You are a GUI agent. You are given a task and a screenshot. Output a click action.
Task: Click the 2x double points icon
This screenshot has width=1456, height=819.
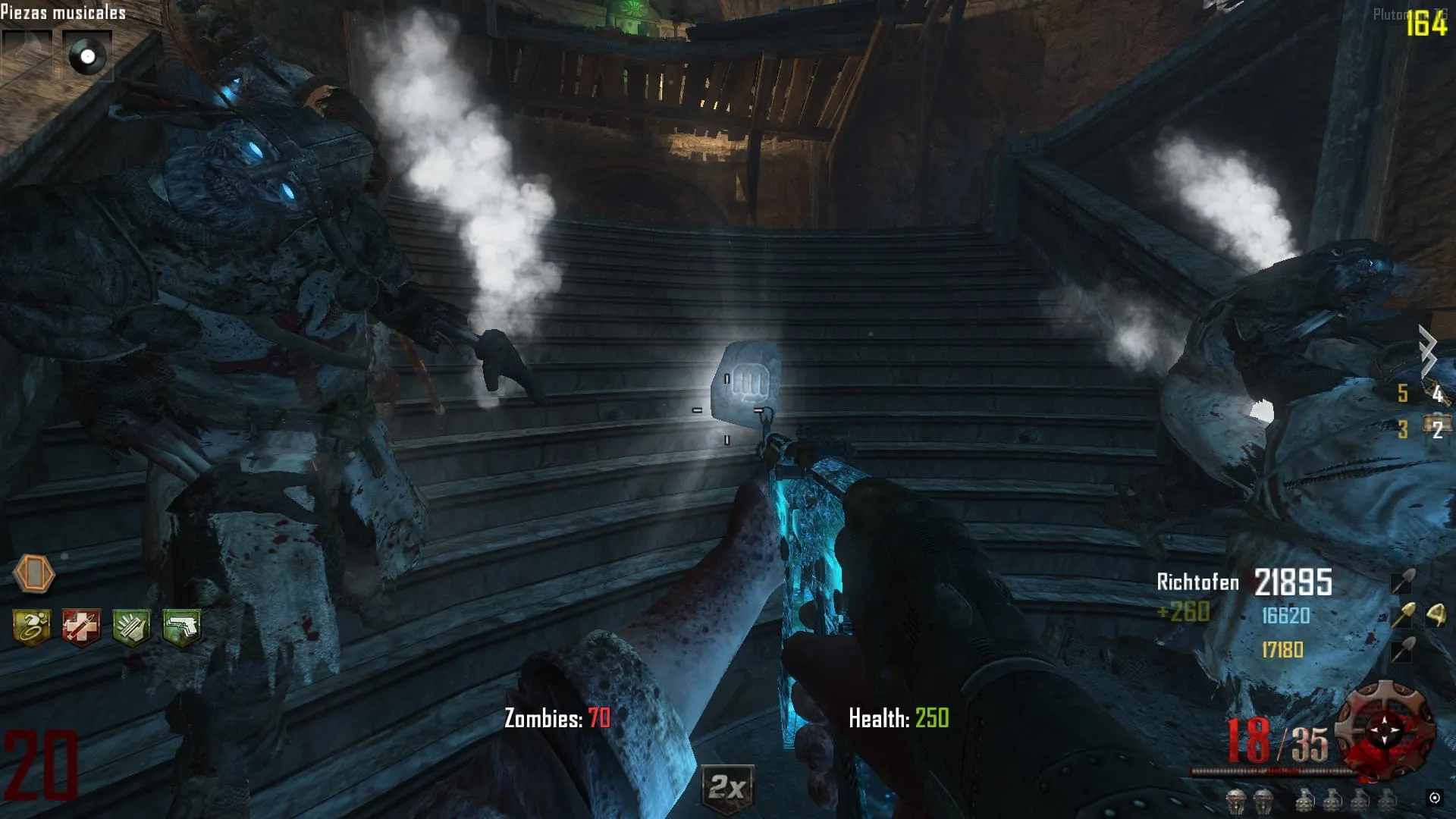click(727, 789)
